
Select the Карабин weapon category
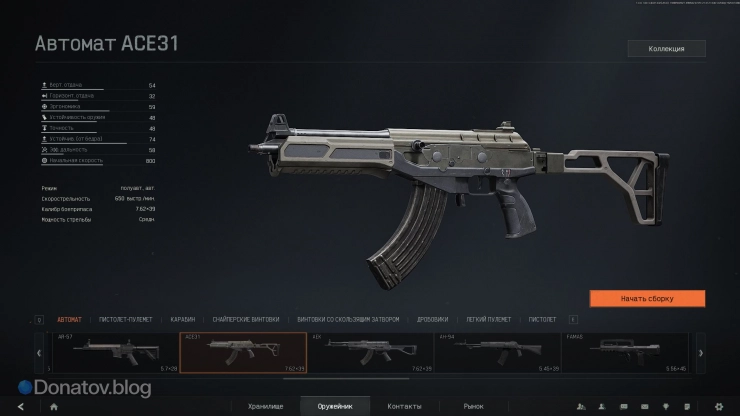tap(182, 320)
